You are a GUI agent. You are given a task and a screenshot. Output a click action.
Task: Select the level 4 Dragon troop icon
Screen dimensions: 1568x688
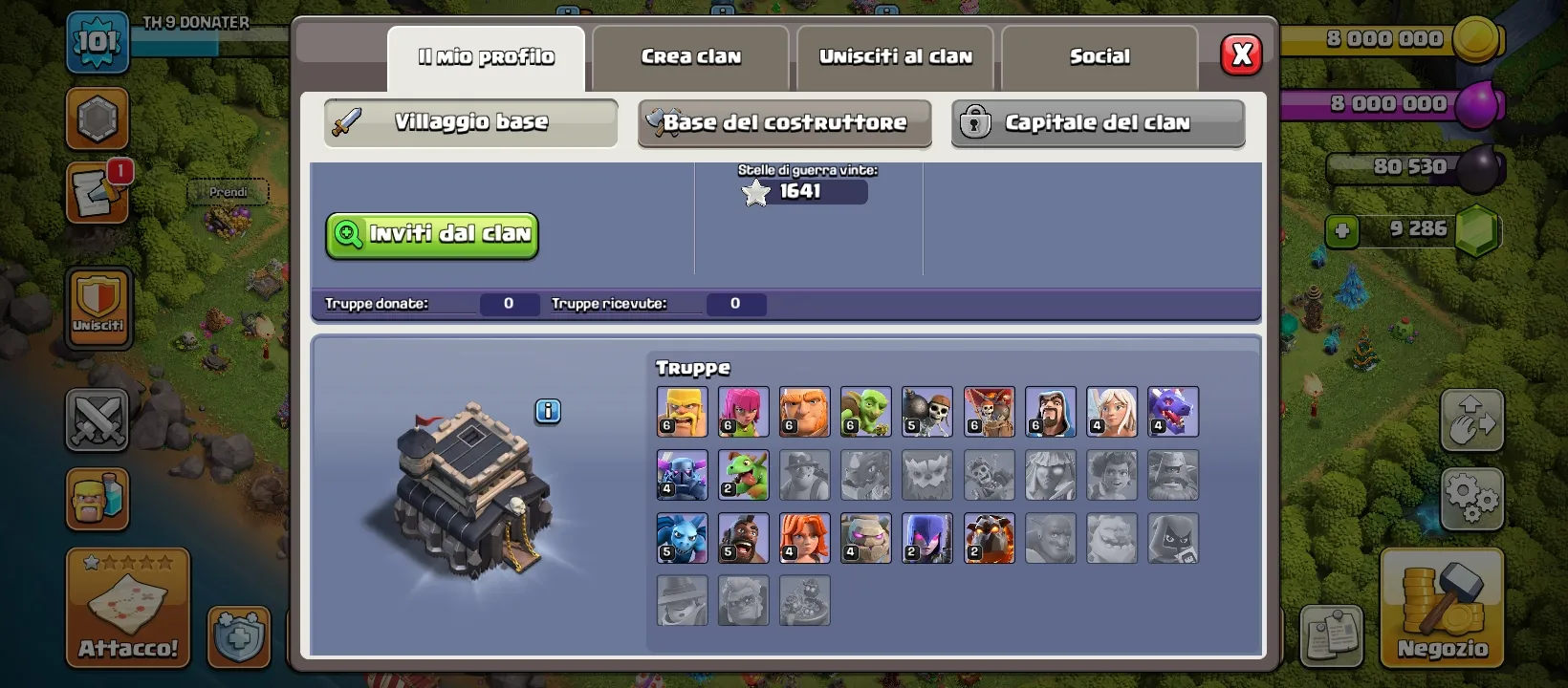coord(1171,412)
